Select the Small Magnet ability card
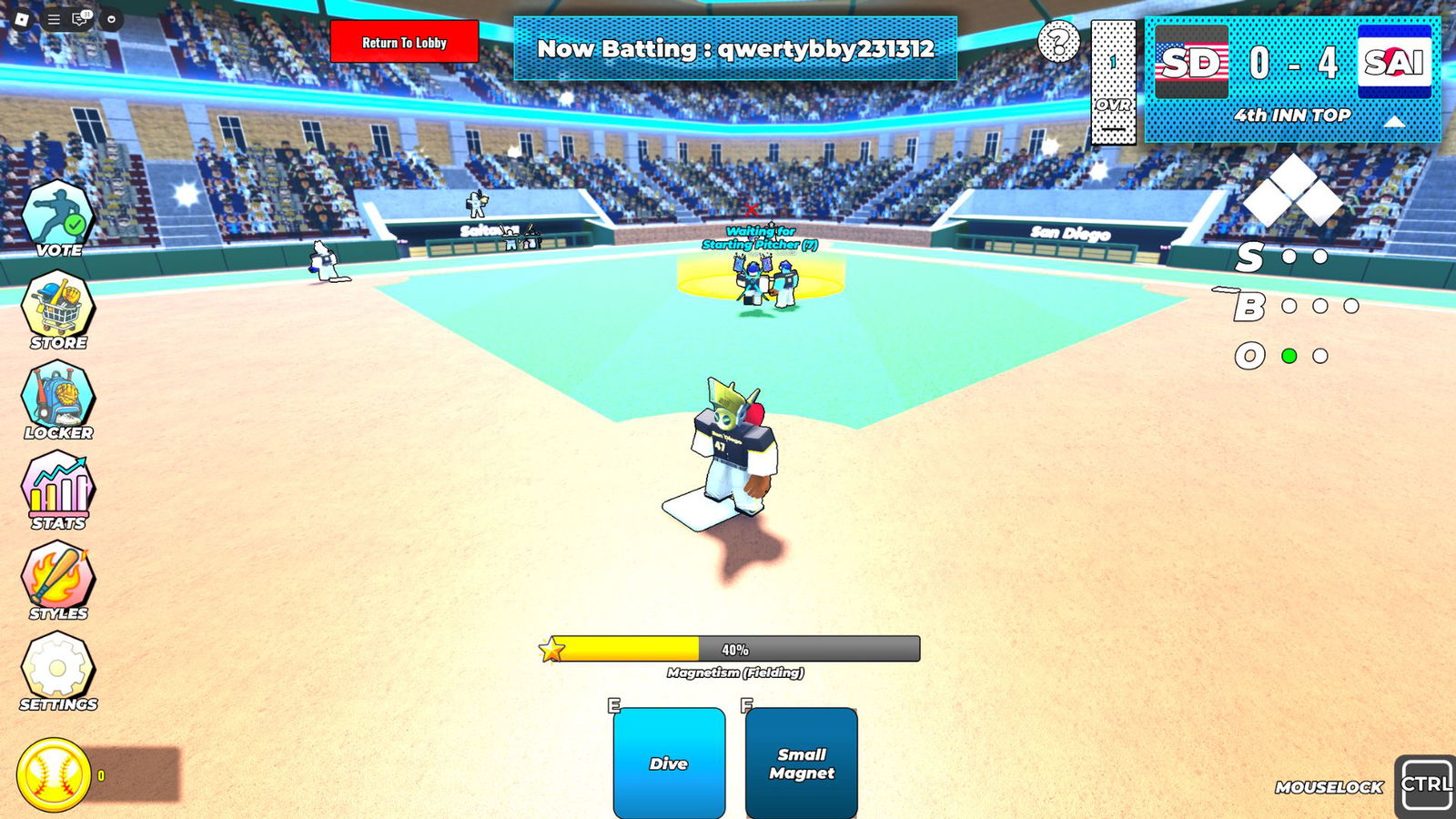This screenshot has height=819, width=1456. click(802, 764)
